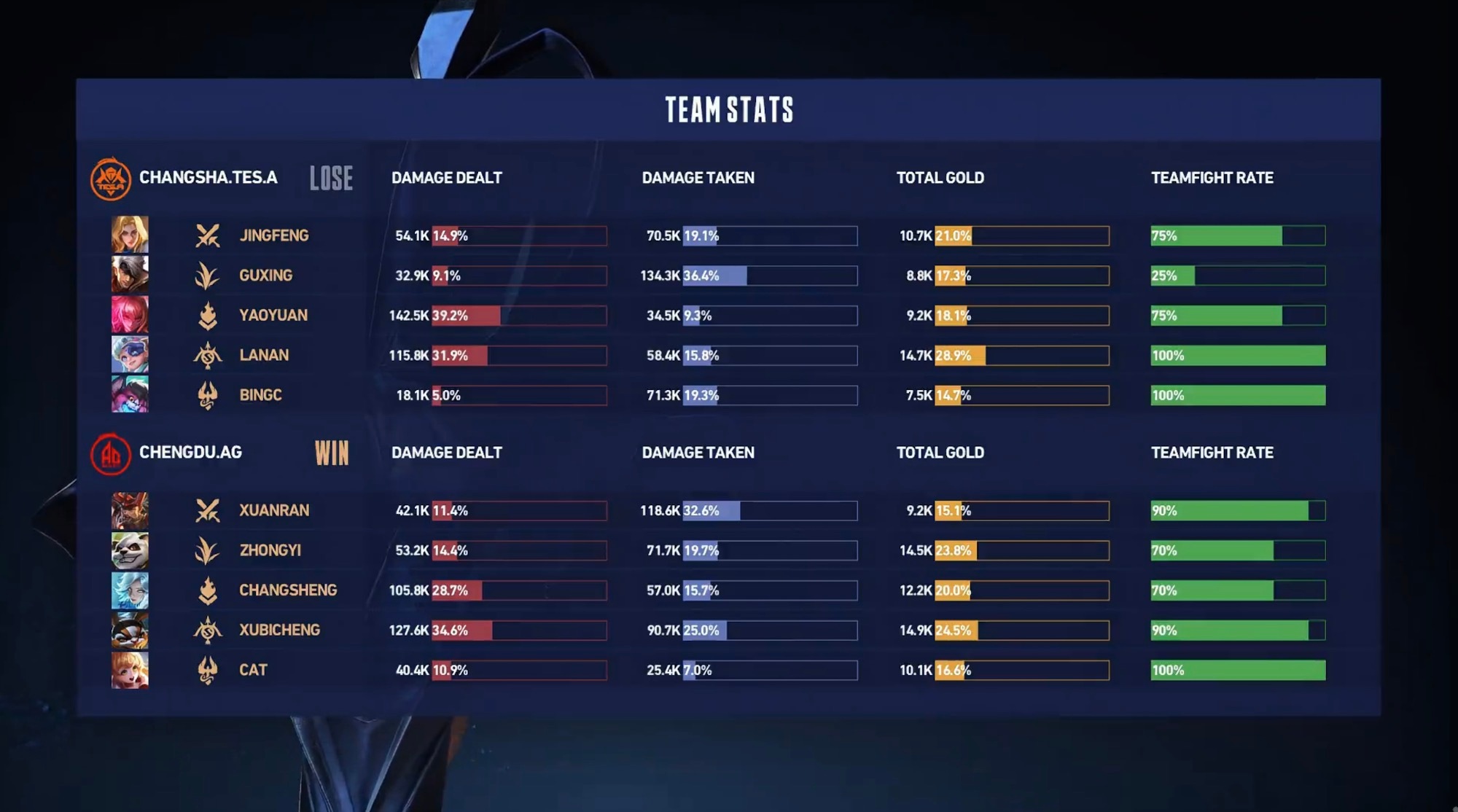
Task: Select the JINGFENG player row
Action: pyautogui.click(x=273, y=235)
